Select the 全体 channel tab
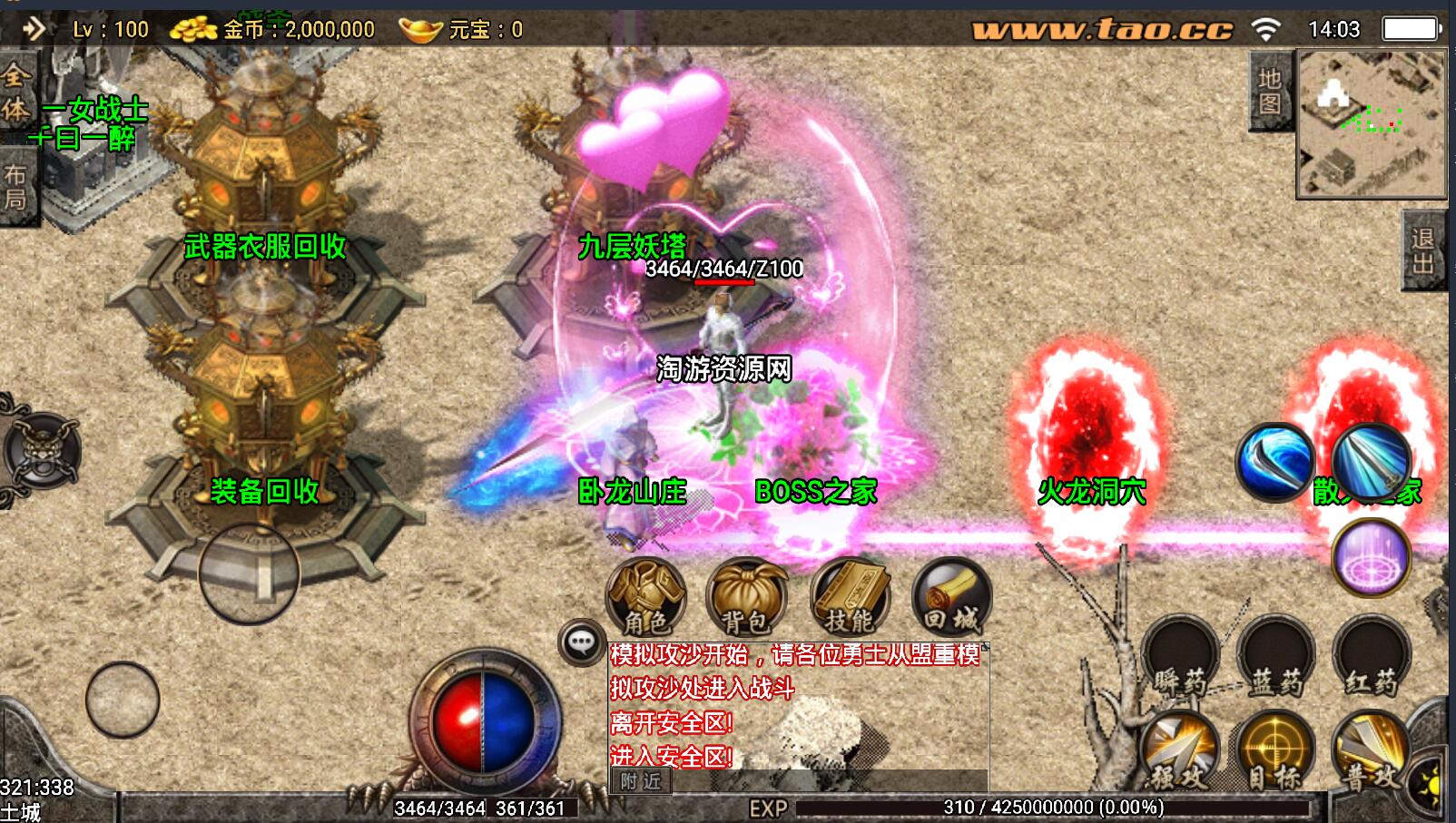 click(x=15, y=93)
